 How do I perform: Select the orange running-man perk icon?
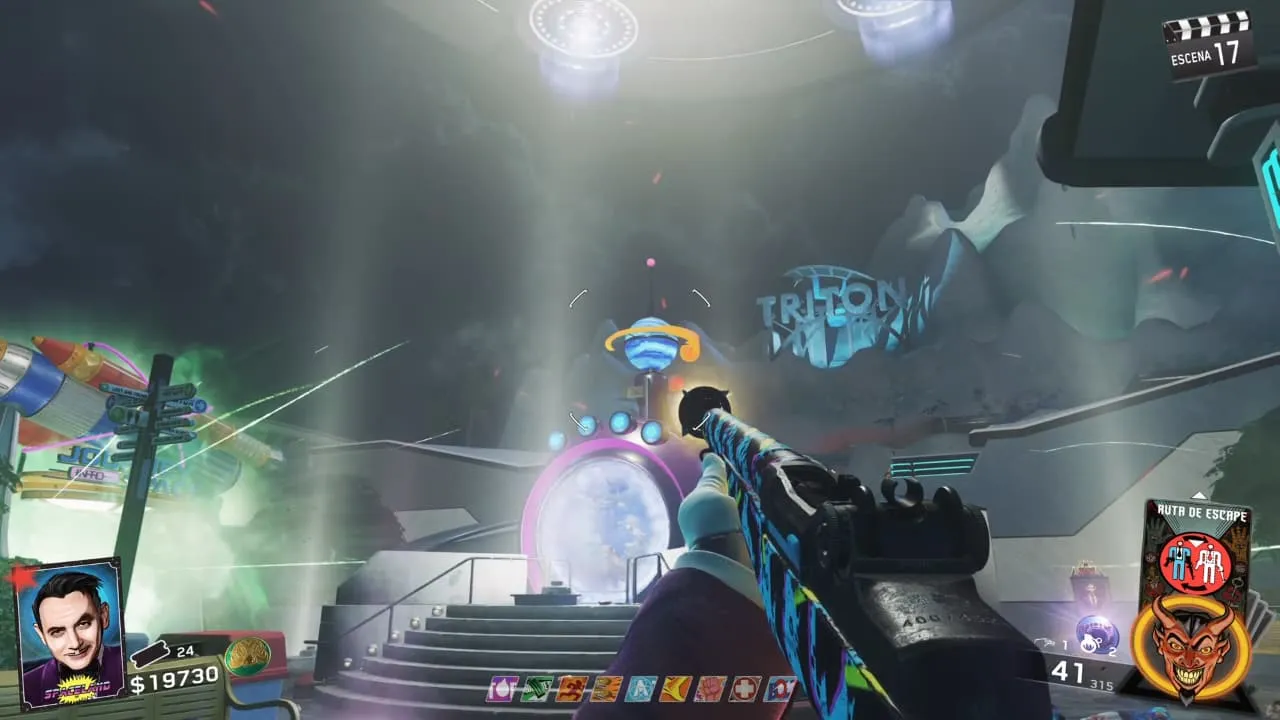pyautogui.click(x=571, y=688)
